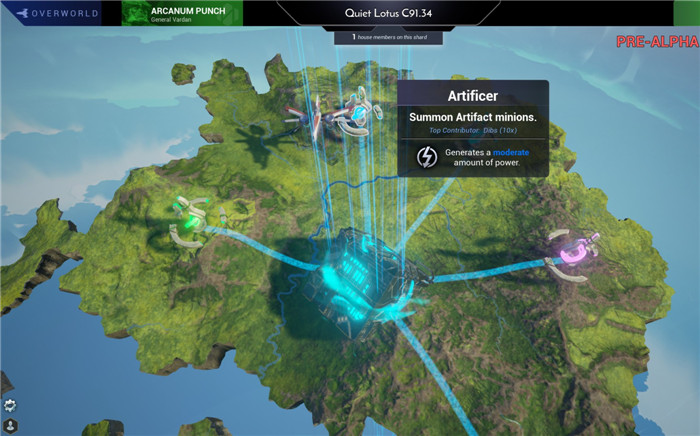Open the Overworld tab
Screen dimensions: 700x436
[57, 13]
